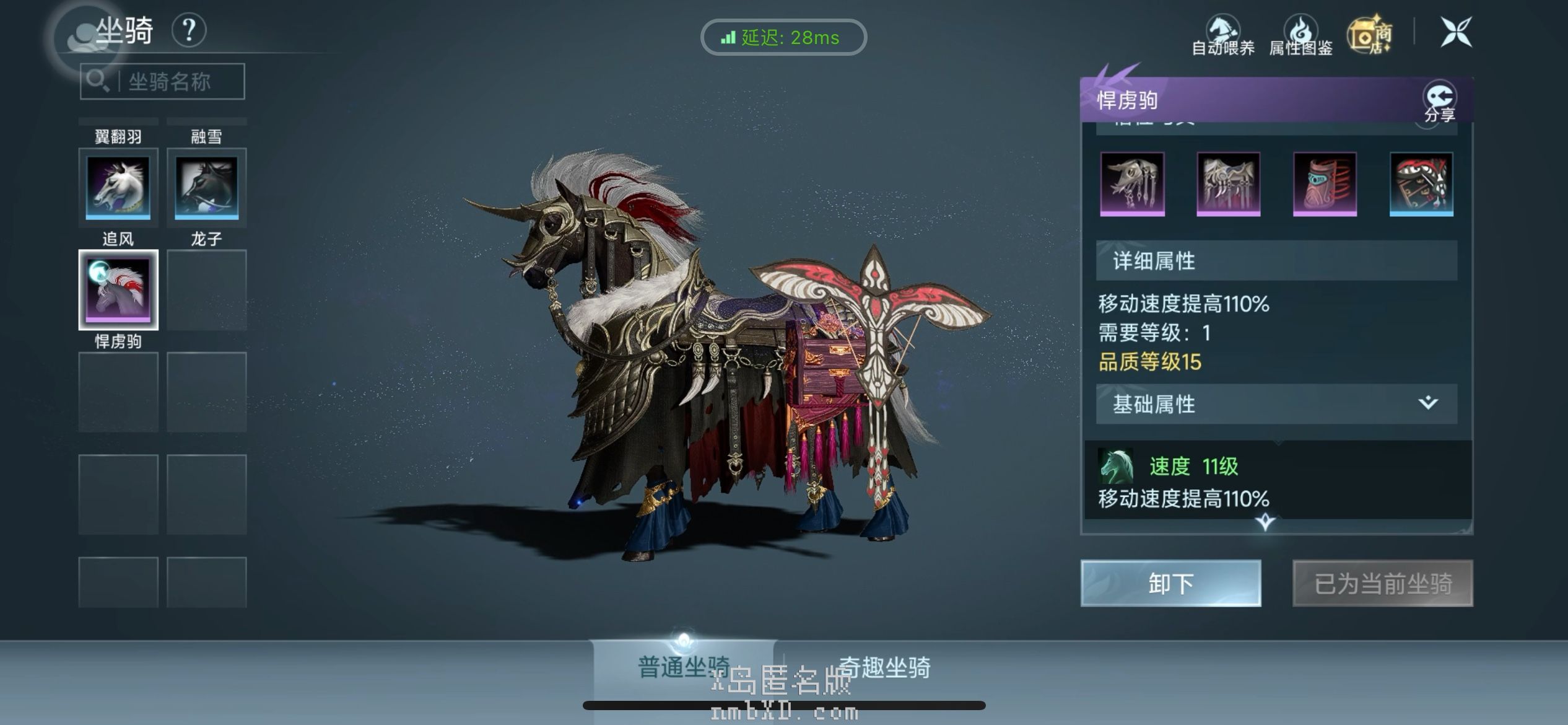Share the mount via 分享 button

point(1439,102)
